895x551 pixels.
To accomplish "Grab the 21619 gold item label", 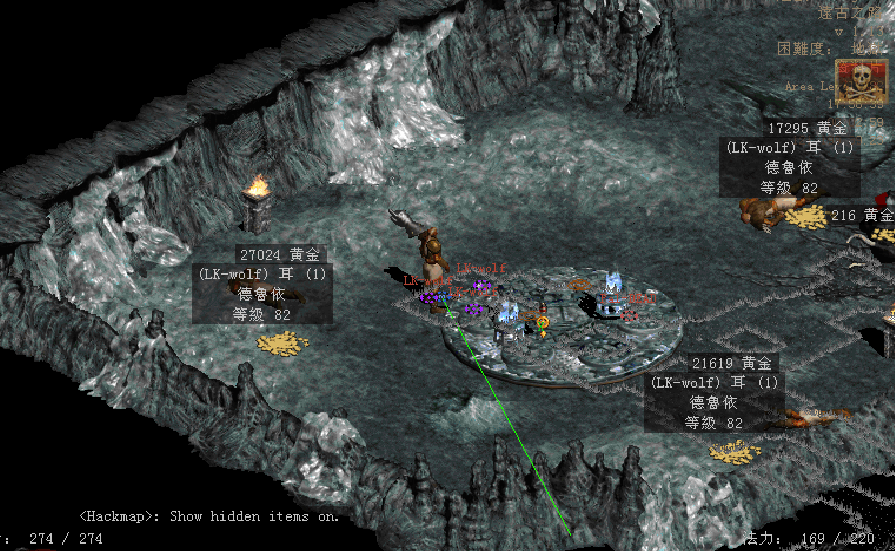I will click(732, 364).
